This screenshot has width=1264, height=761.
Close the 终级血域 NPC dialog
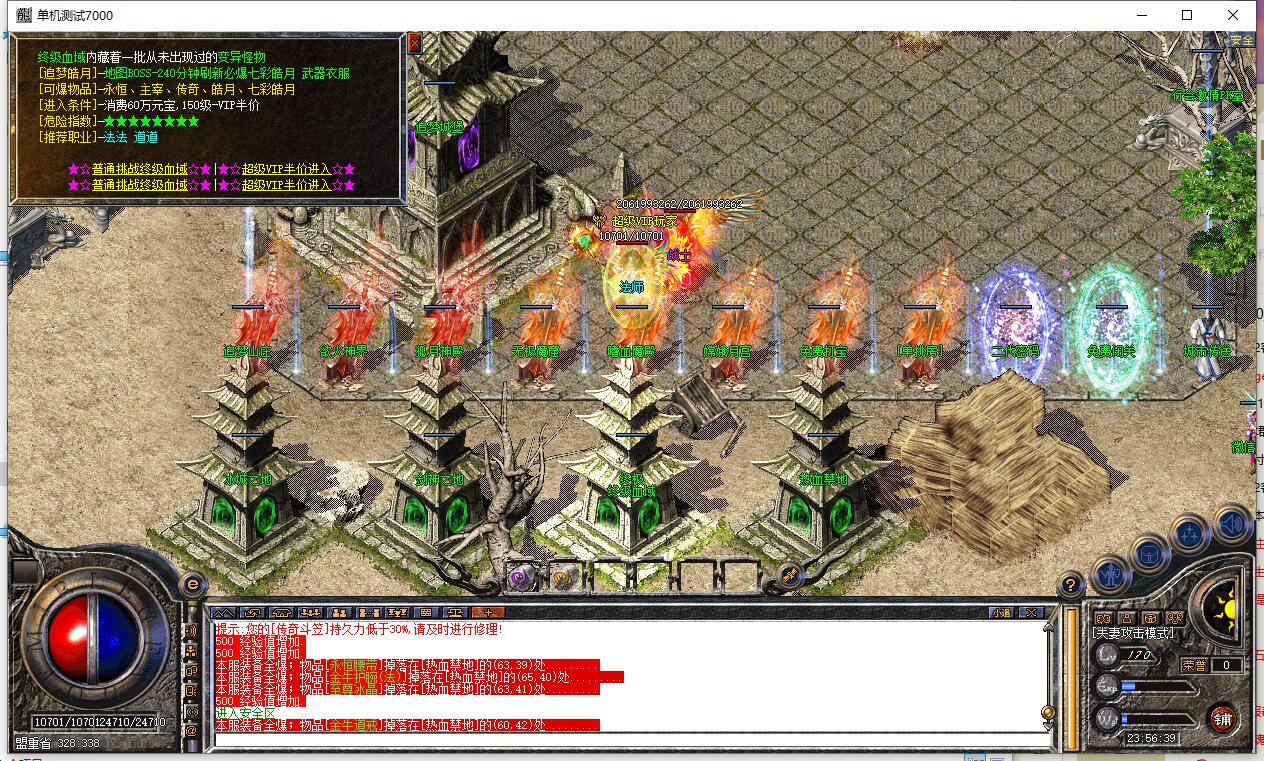pos(414,42)
